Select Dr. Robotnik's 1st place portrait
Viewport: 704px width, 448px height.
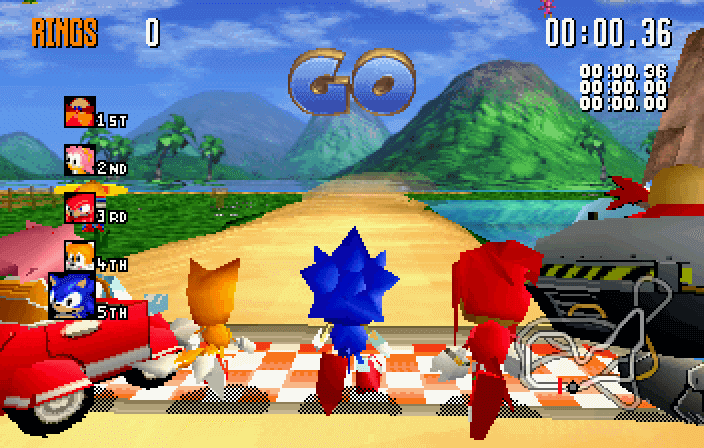(80, 111)
